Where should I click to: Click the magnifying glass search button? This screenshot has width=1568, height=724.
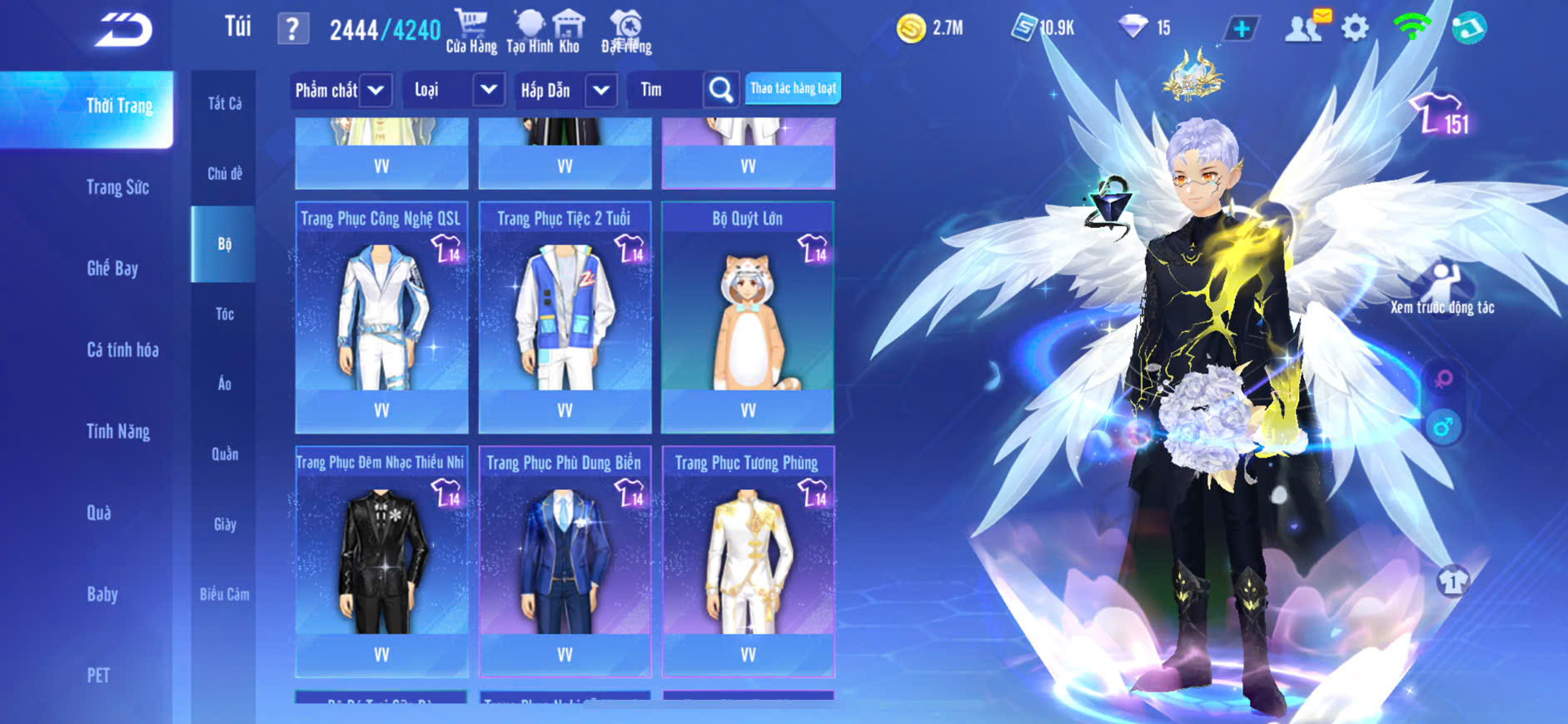click(720, 90)
